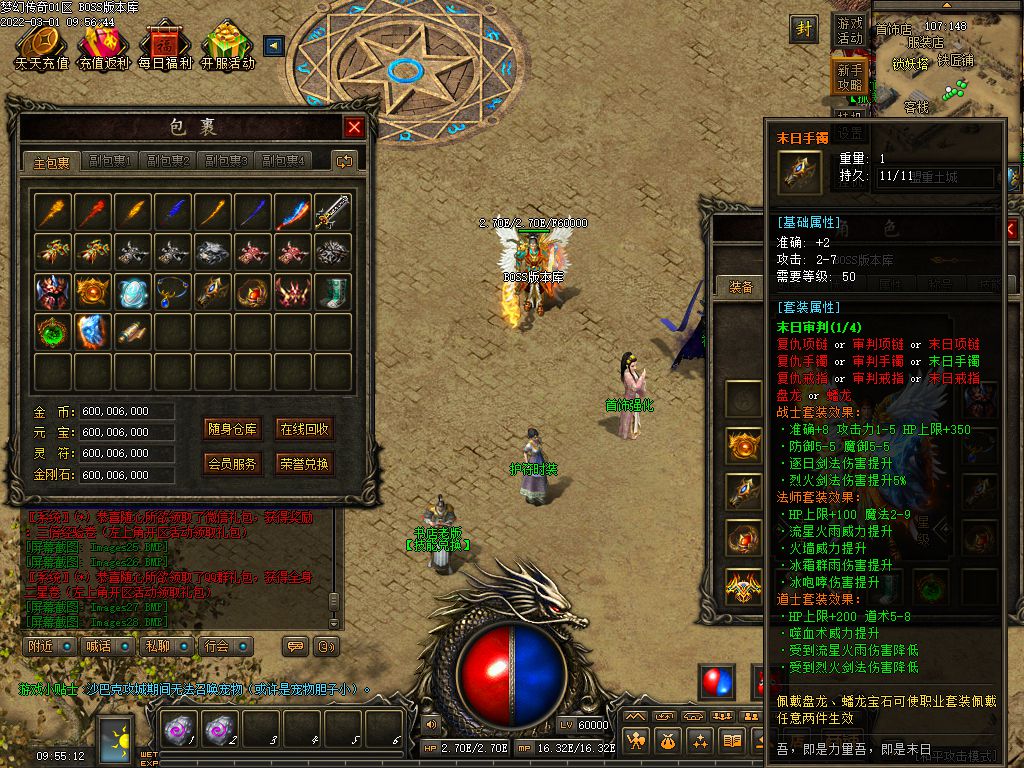The height and width of the screenshot is (768, 1024).
Task: Switch to the 副包裹3 bag tab
Action: [x=226, y=161]
